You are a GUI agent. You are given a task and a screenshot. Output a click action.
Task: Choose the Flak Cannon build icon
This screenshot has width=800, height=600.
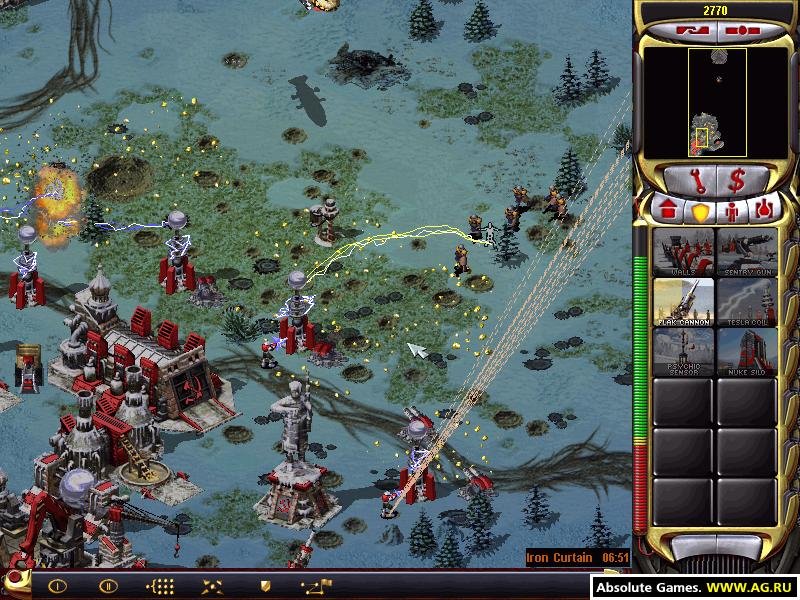683,302
